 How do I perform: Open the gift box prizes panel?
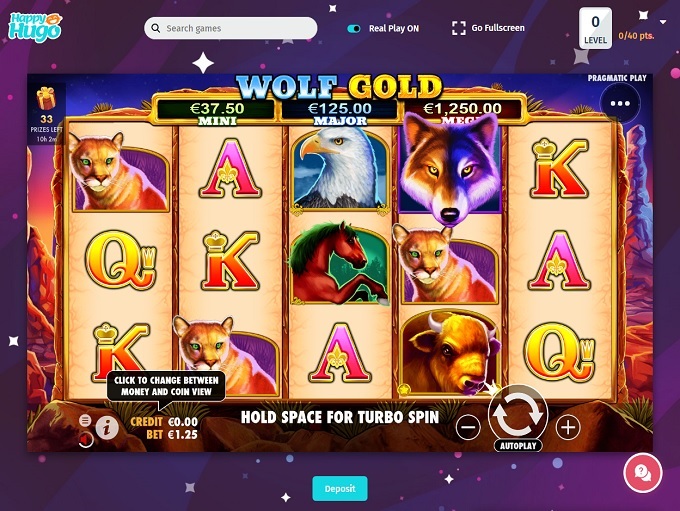[x=46, y=98]
